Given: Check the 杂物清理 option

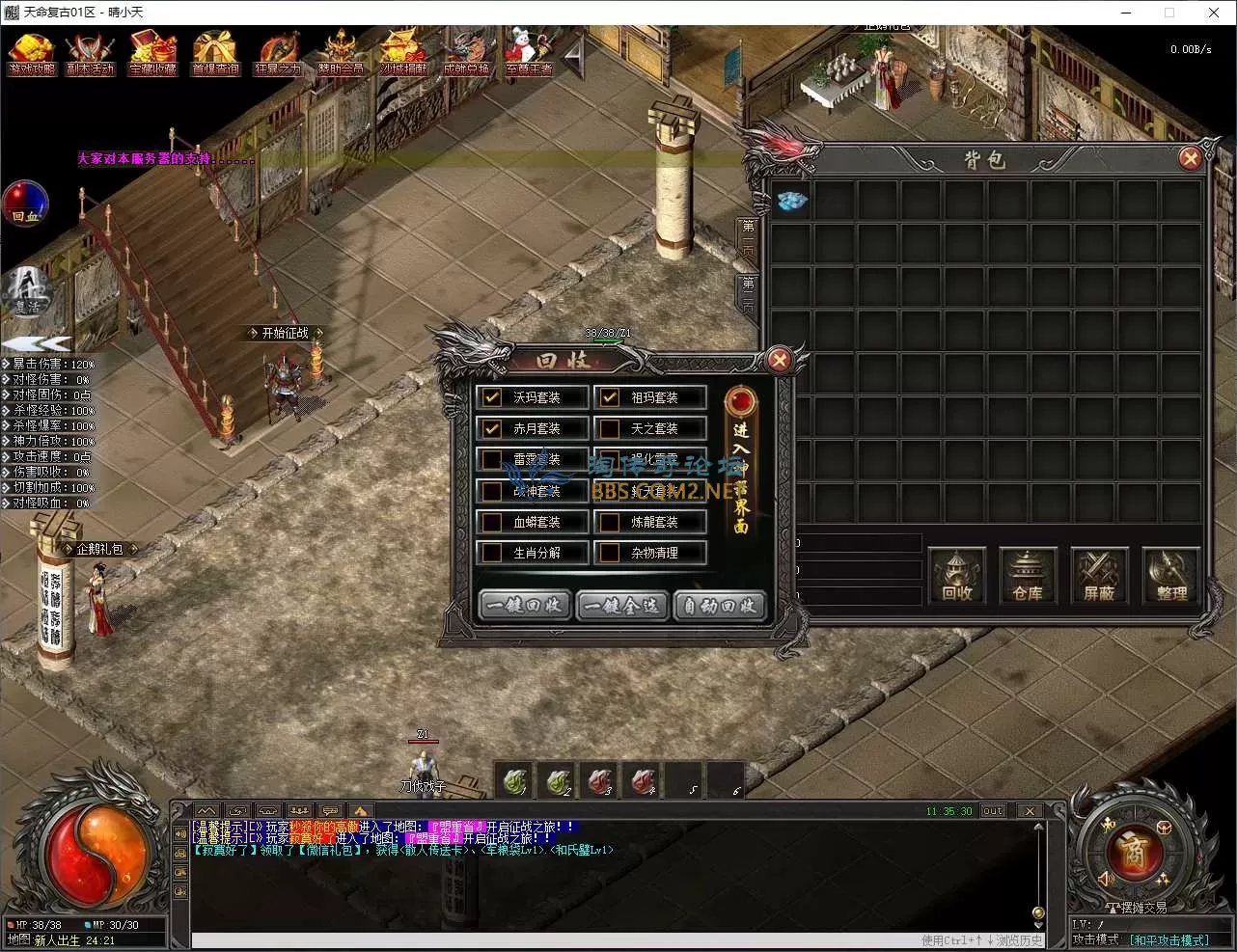Looking at the screenshot, I should tap(610, 553).
